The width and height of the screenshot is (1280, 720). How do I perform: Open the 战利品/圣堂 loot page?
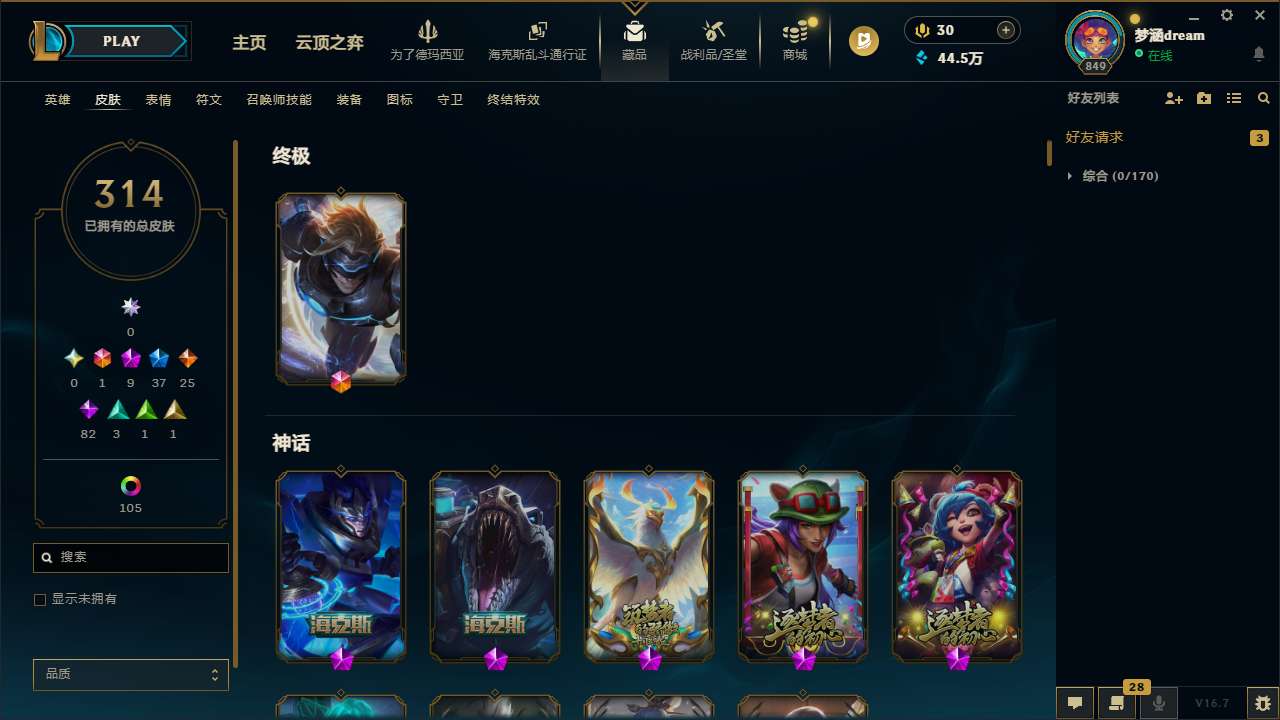(x=713, y=40)
